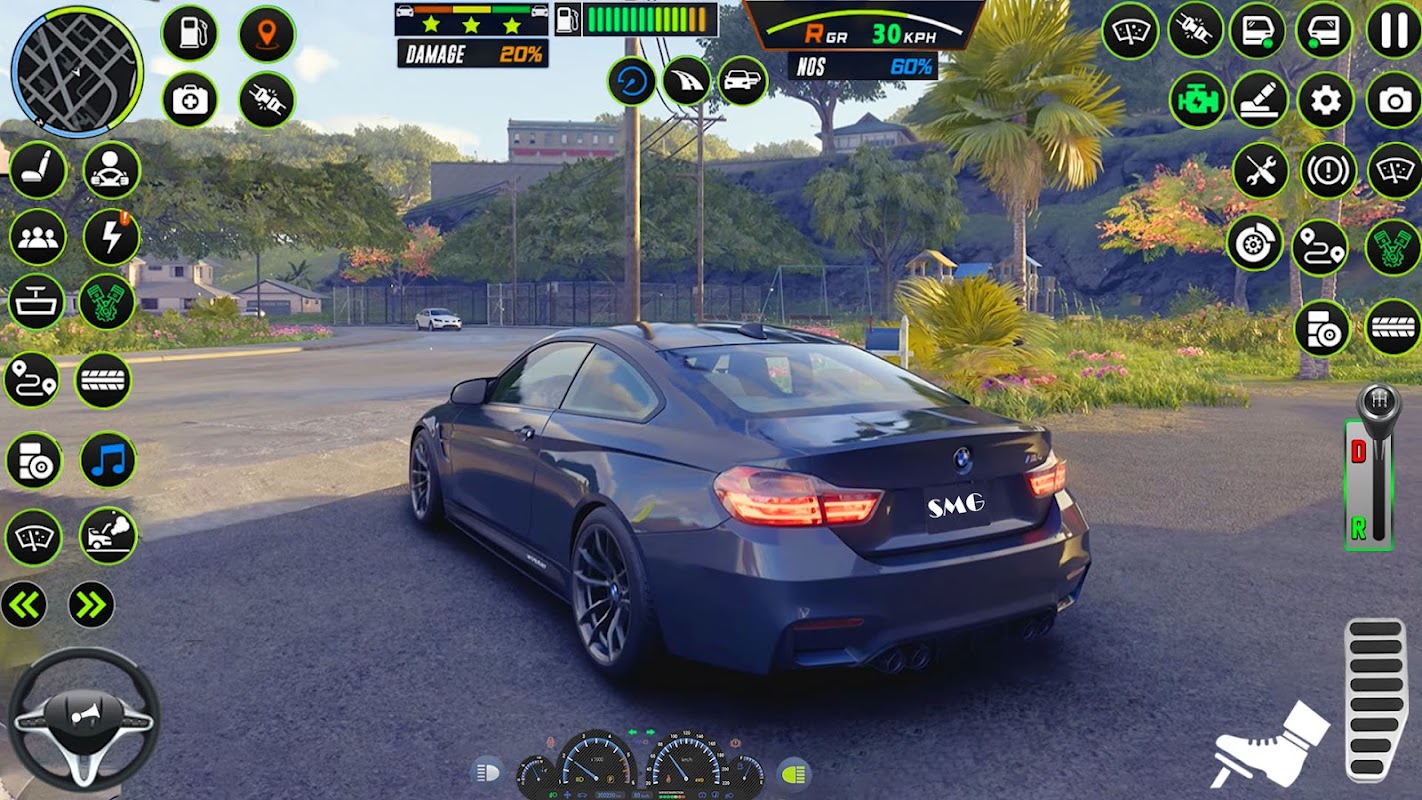Pause the game
The height and width of the screenshot is (800, 1422).
pos(1393,30)
